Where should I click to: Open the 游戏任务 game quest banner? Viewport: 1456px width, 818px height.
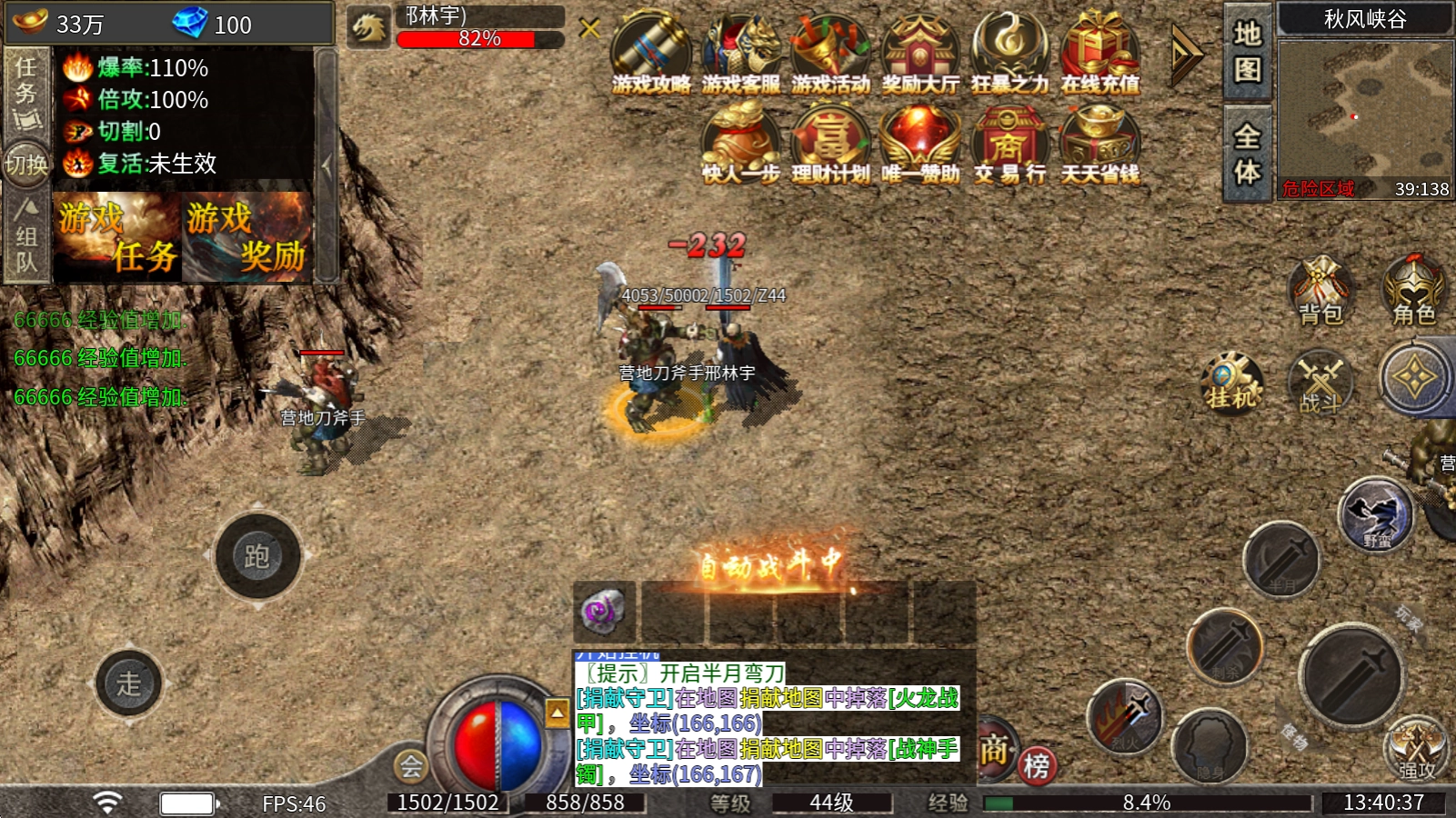pyautogui.click(x=117, y=237)
